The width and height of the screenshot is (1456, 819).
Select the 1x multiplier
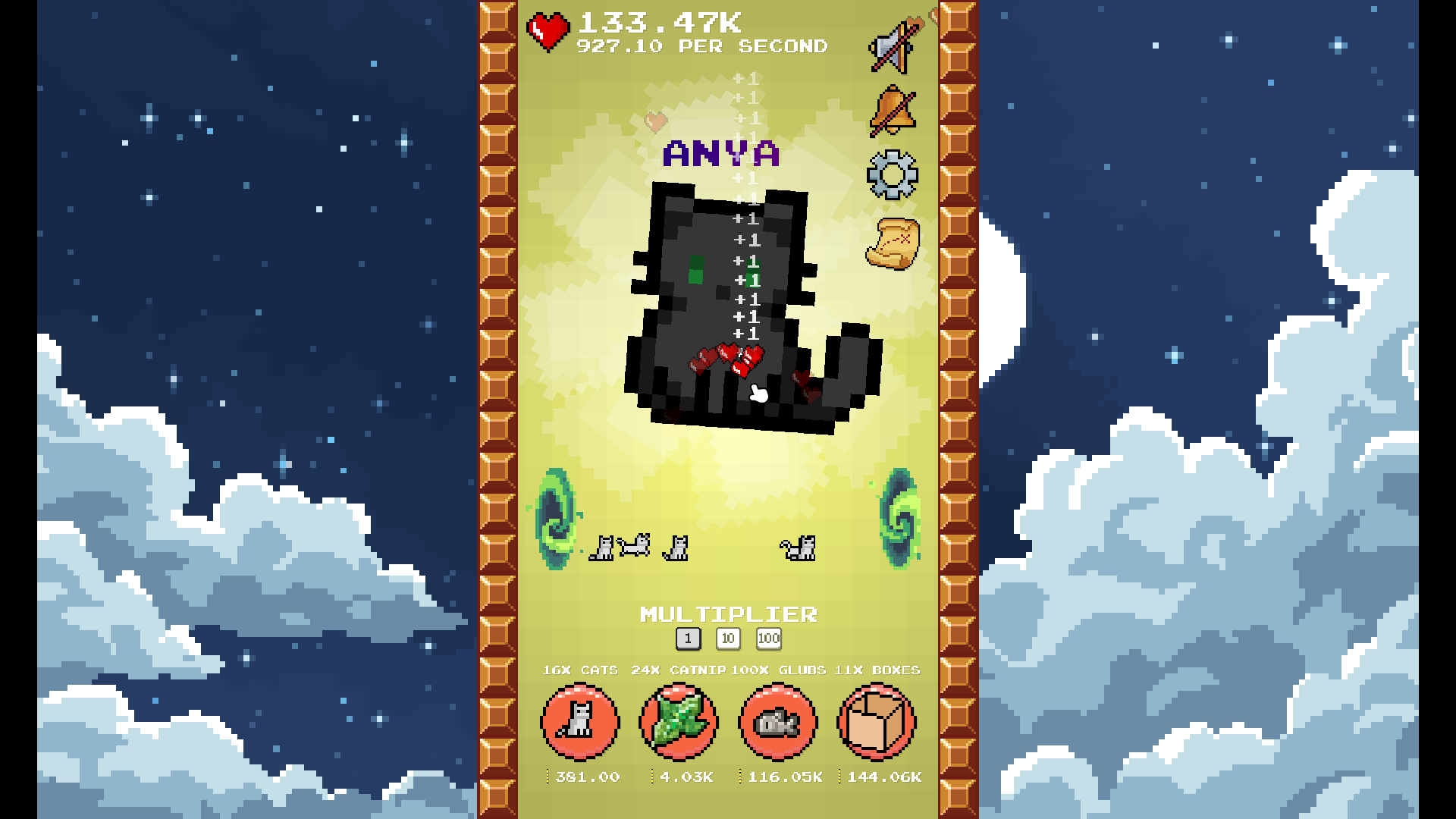[x=688, y=639]
